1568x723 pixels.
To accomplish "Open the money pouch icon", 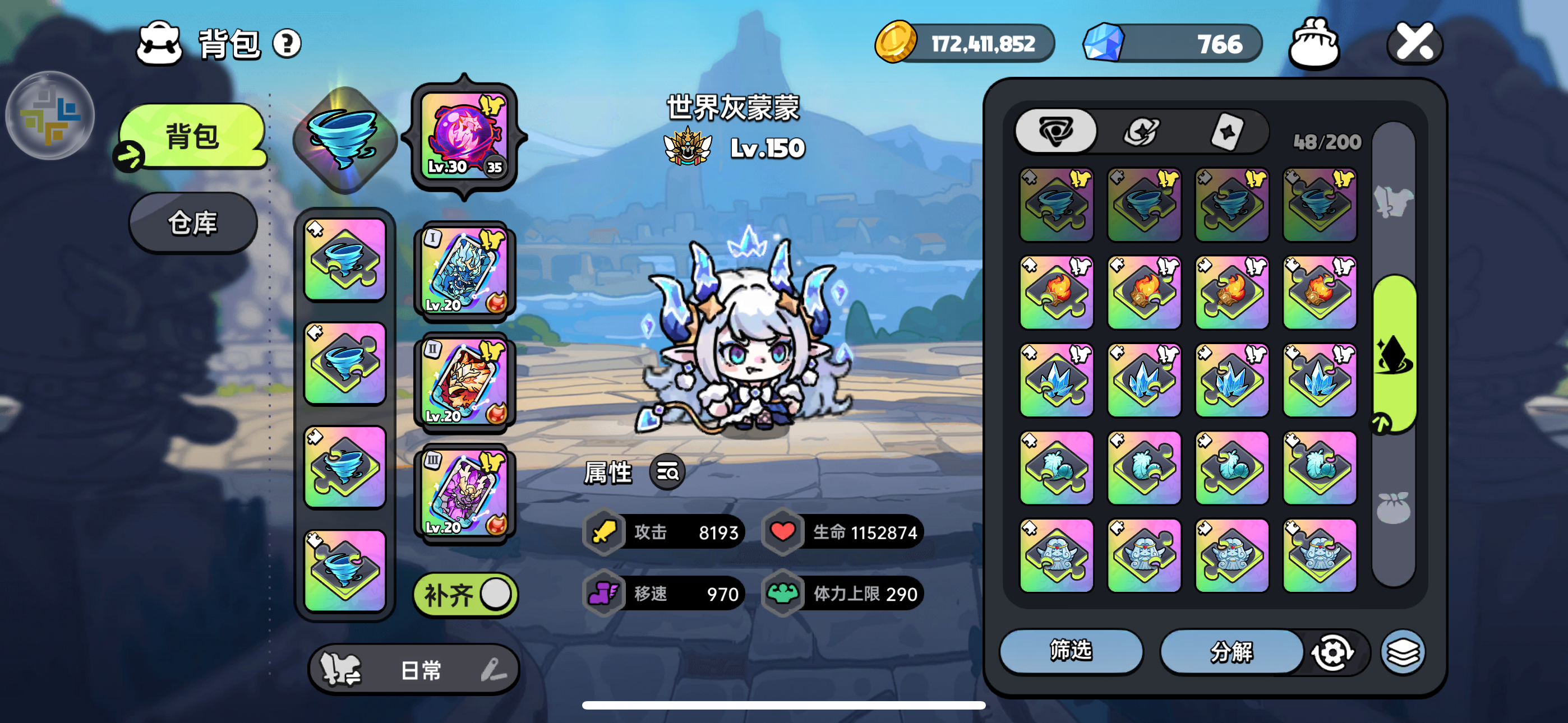I will pyautogui.click(x=1313, y=43).
